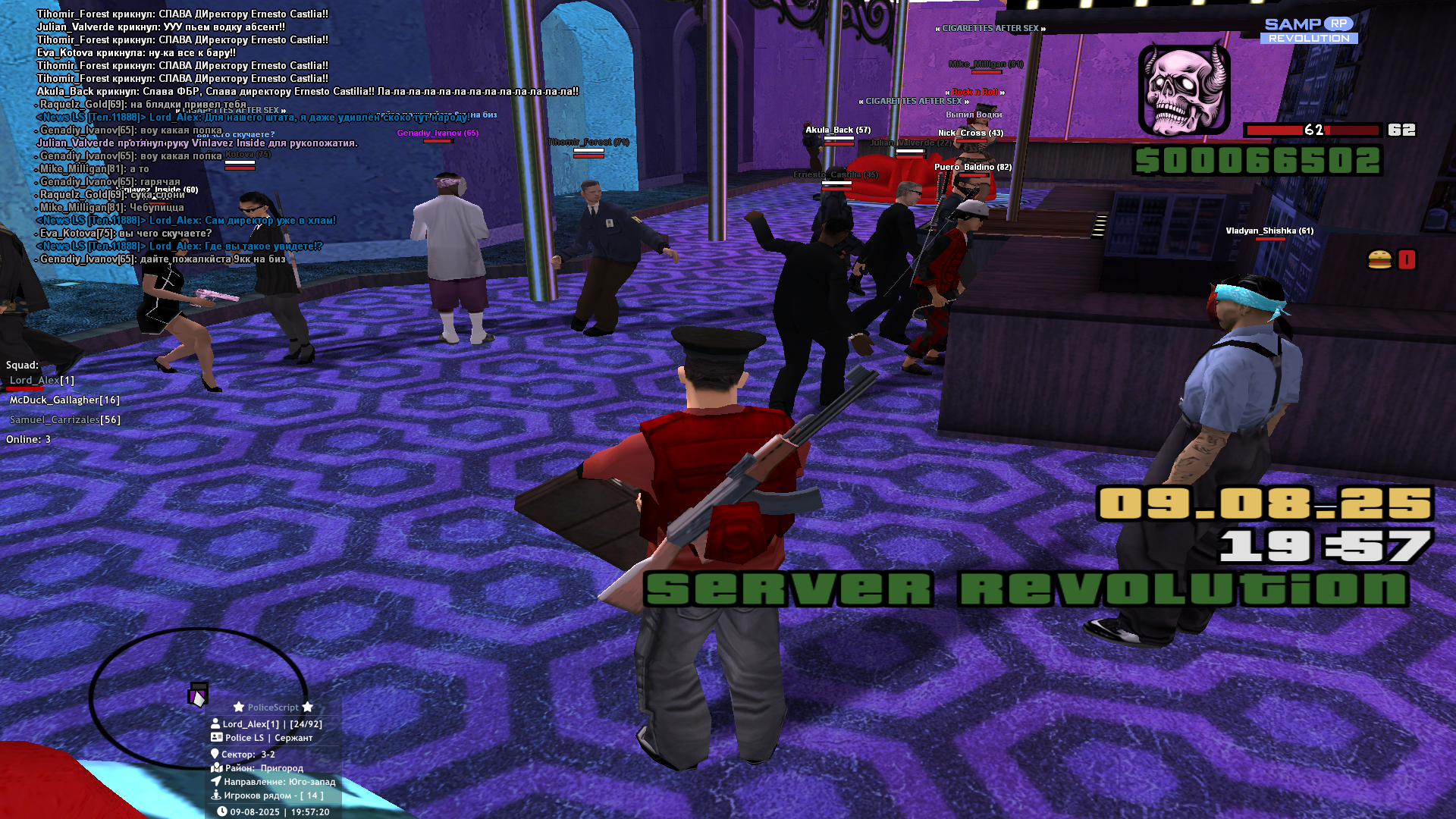The width and height of the screenshot is (1456, 819).
Task: Select McDuck_Gallagher in the squad list
Action: pyautogui.click(x=64, y=400)
